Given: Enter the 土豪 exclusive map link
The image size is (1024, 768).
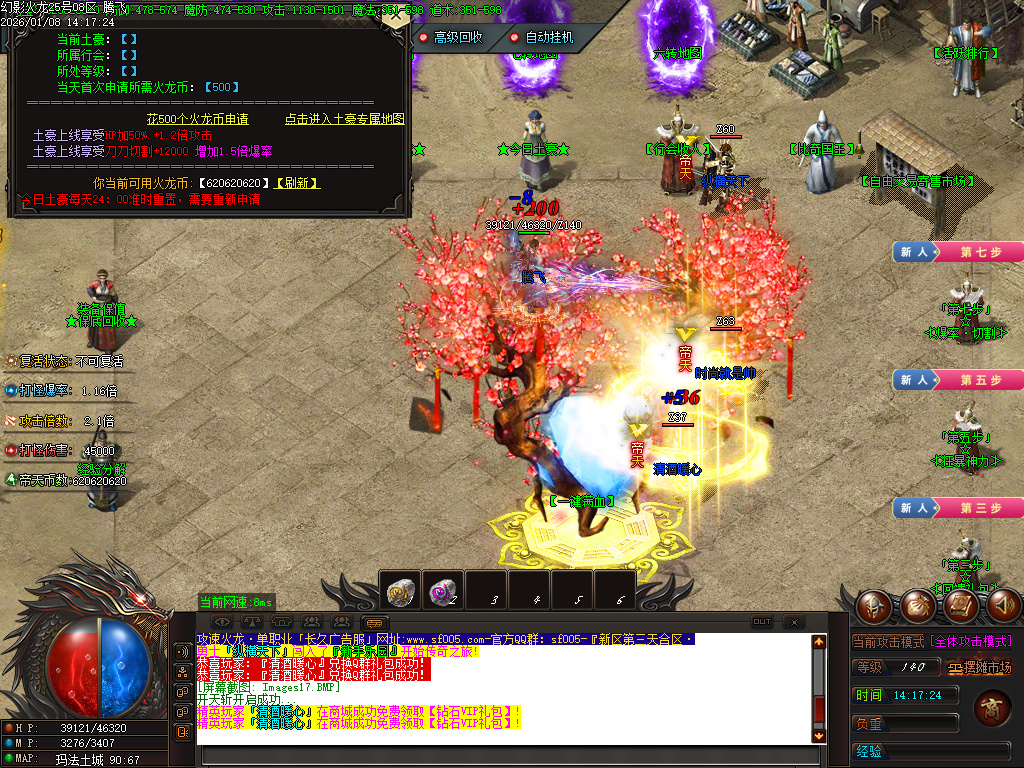Looking at the screenshot, I should 344,119.
